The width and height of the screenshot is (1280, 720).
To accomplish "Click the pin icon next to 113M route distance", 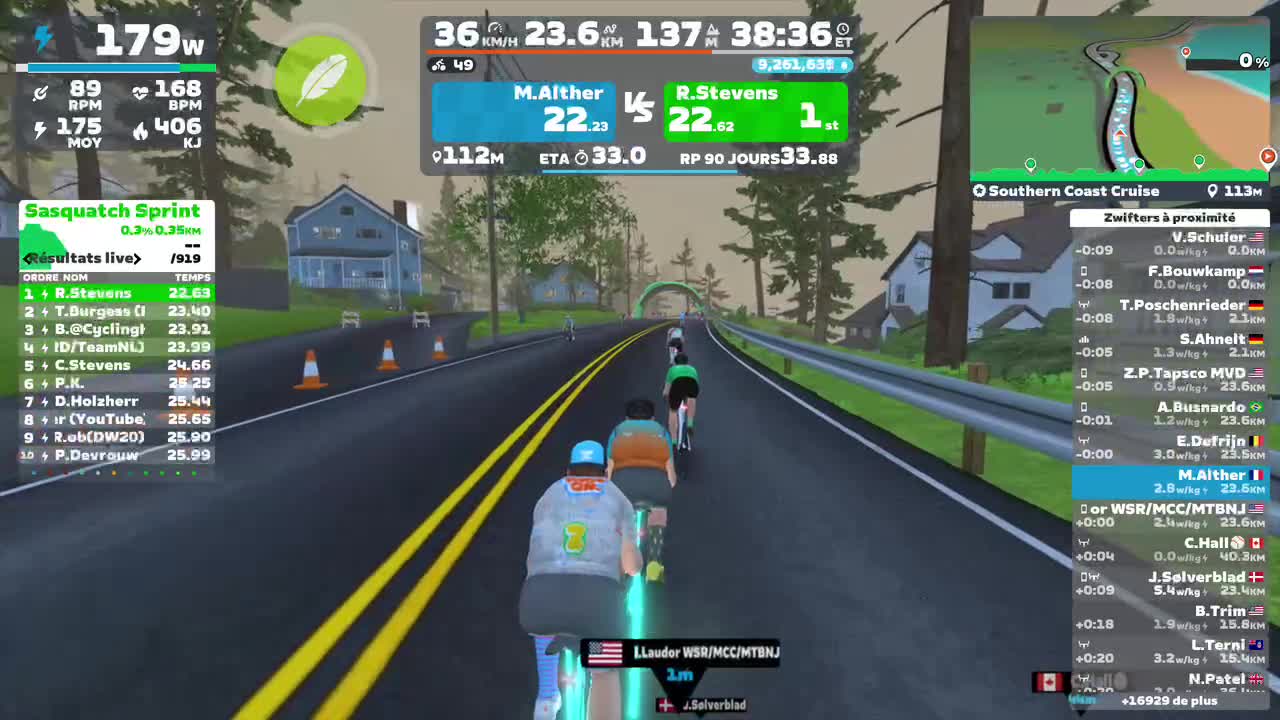I will click(1212, 190).
